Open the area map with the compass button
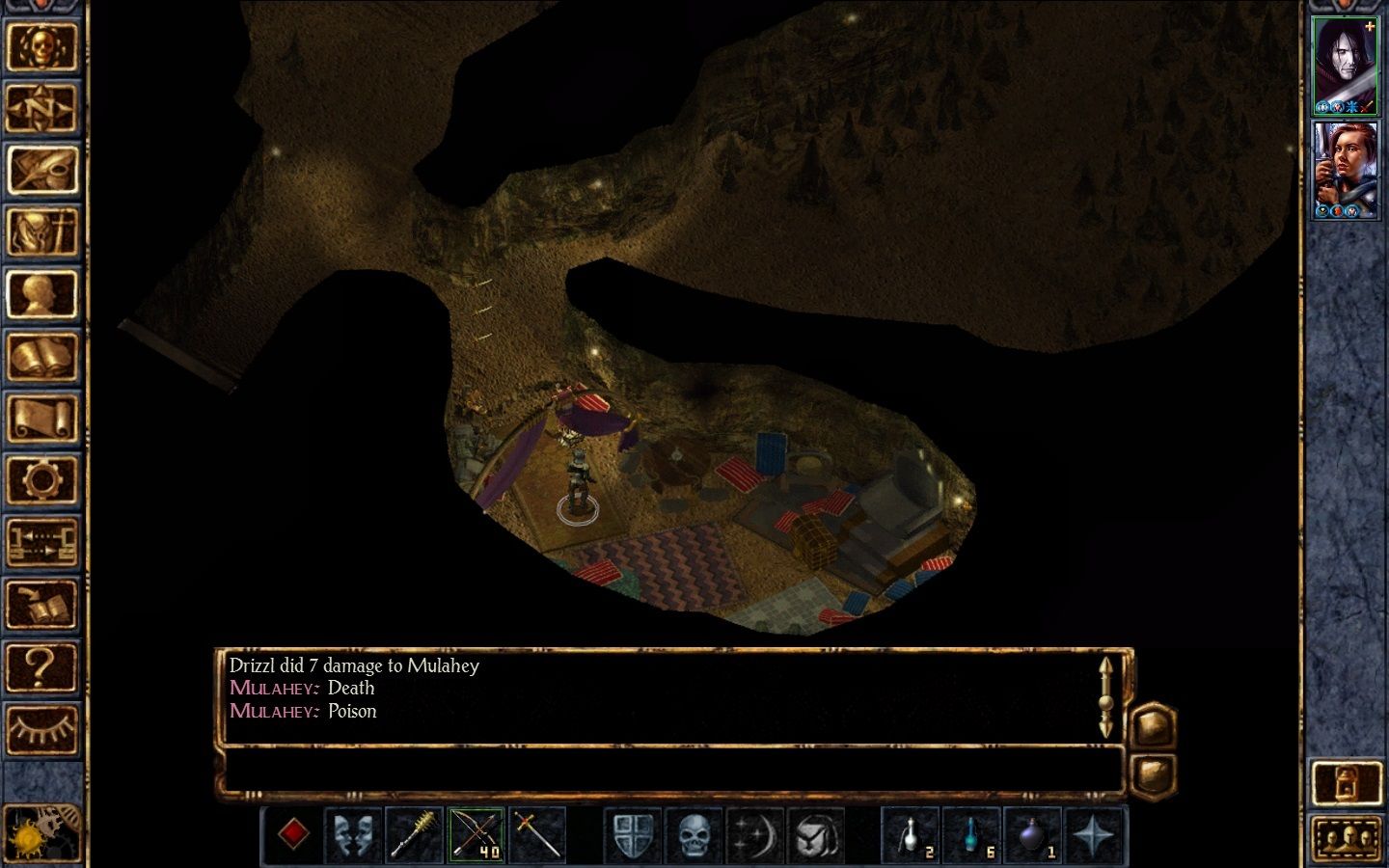Viewport: 1389px width, 868px height. click(41, 108)
